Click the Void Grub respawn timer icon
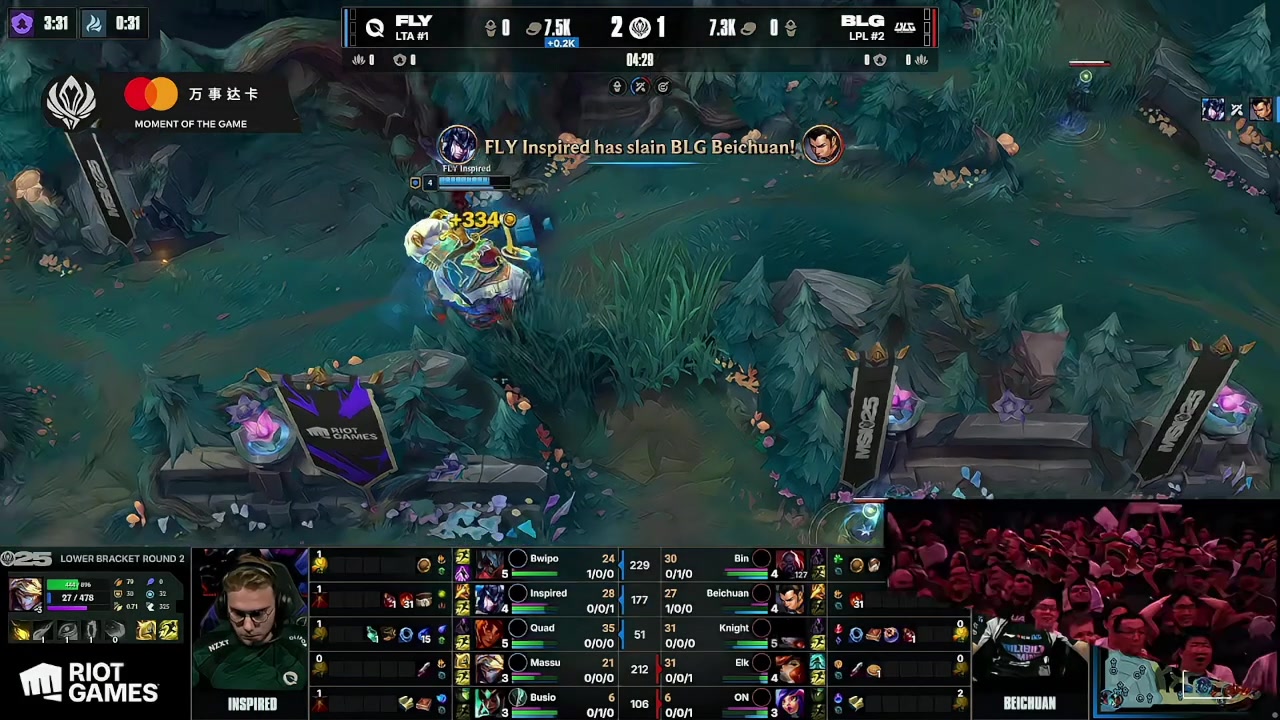The width and height of the screenshot is (1280, 720). click(x=22, y=23)
